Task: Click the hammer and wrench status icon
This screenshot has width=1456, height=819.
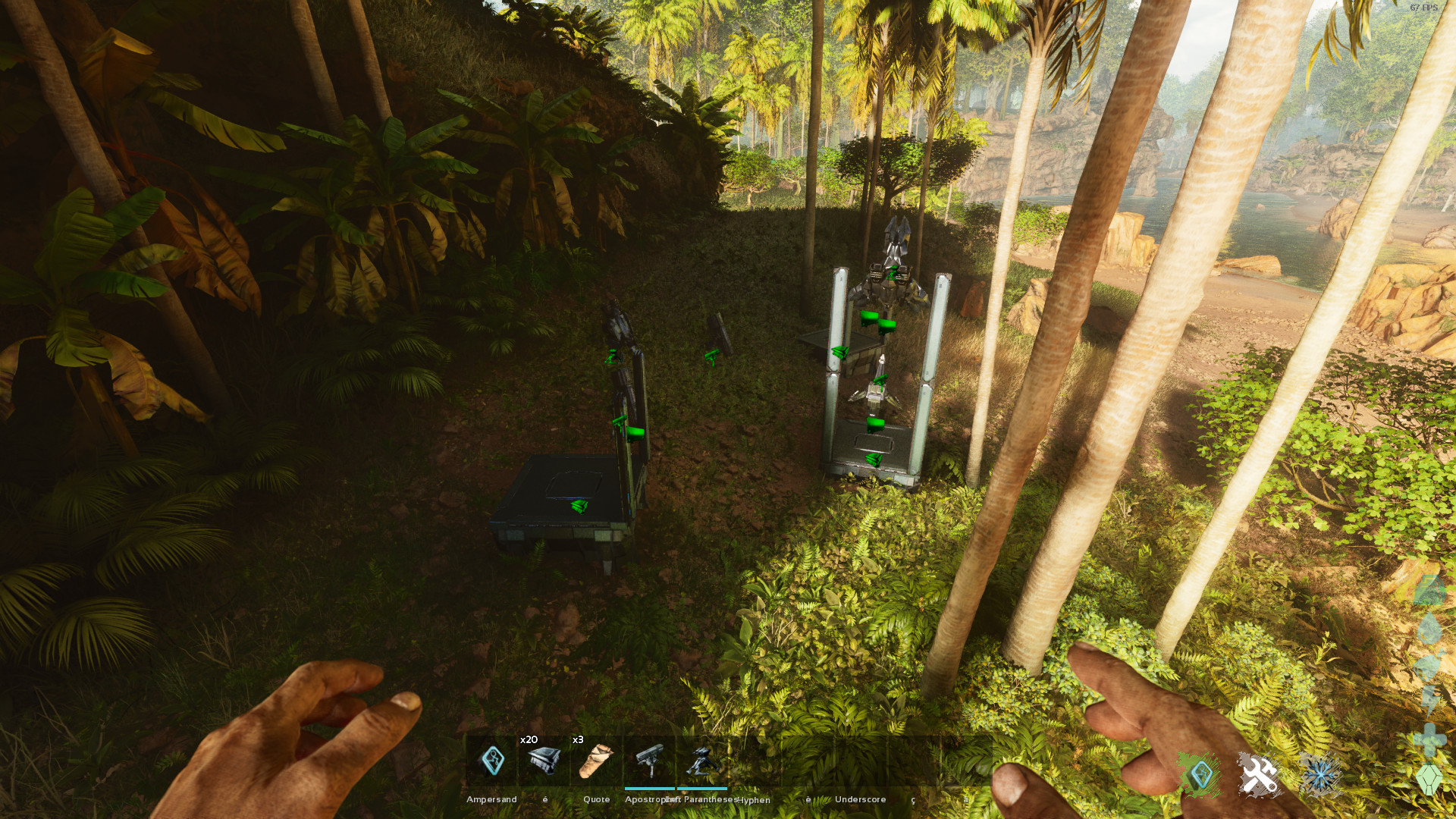Action: click(x=1259, y=776)
